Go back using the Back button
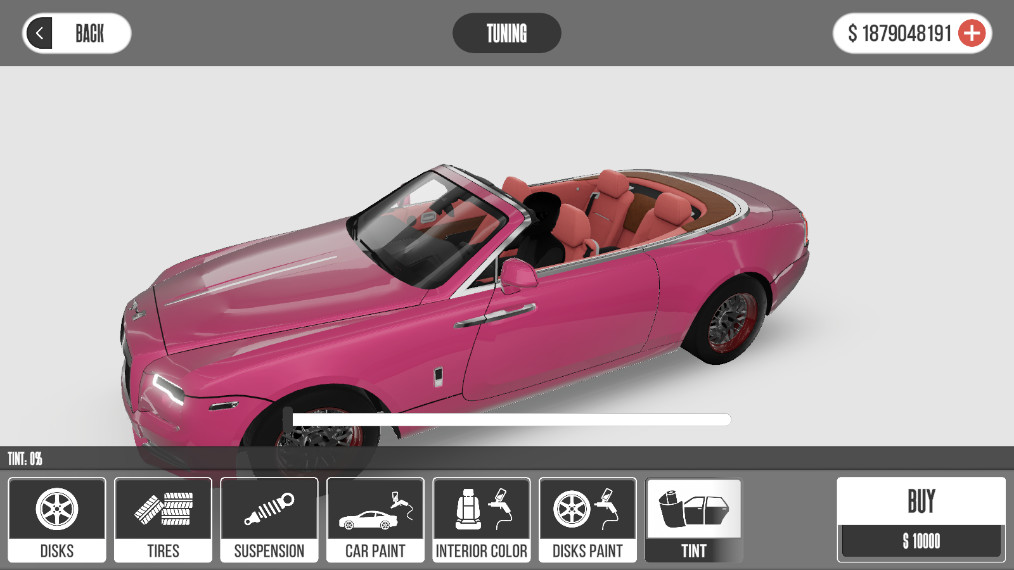 point(77,33)
